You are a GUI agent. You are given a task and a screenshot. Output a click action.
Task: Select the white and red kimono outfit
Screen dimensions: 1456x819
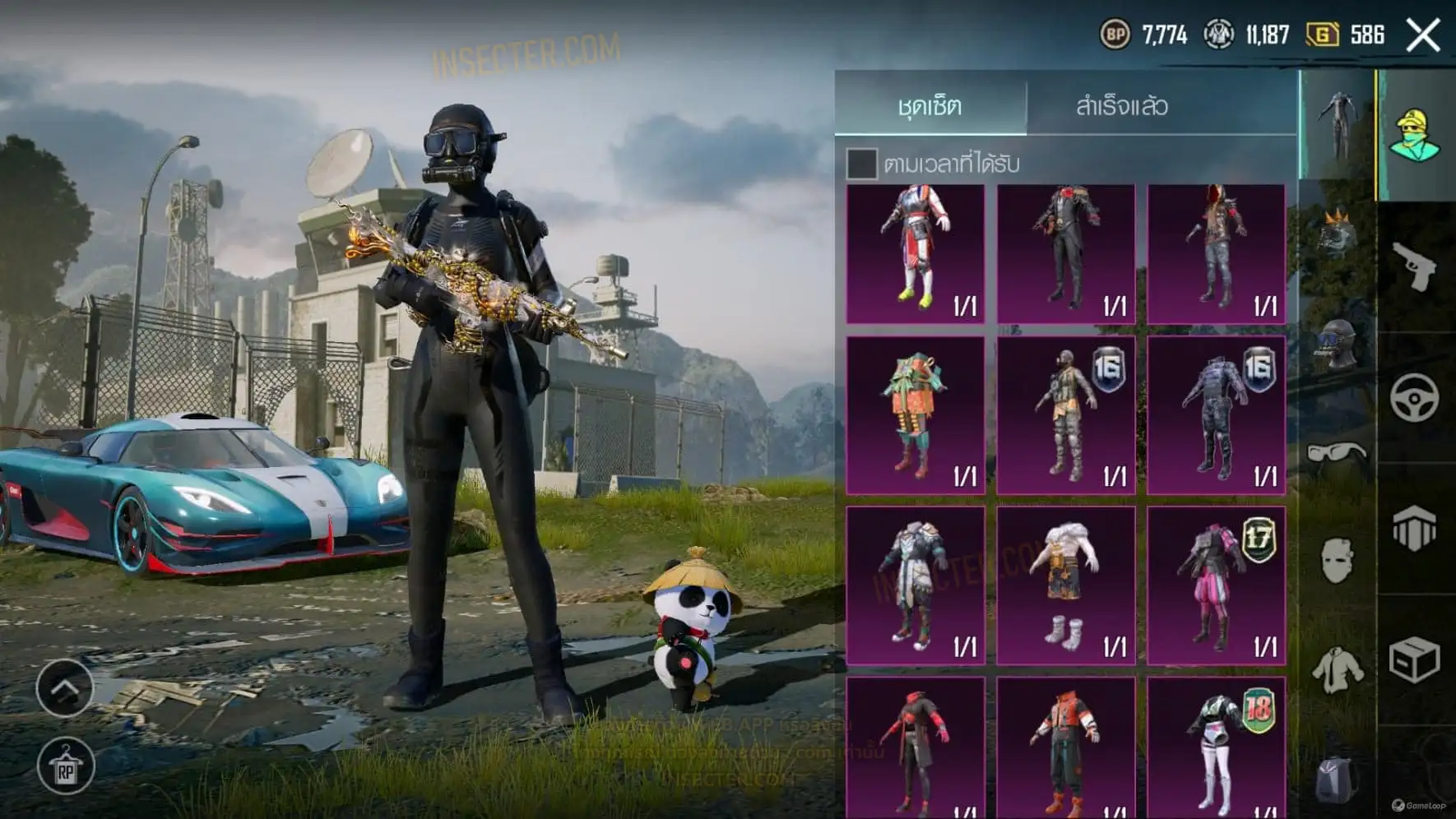tap(915, 253)
